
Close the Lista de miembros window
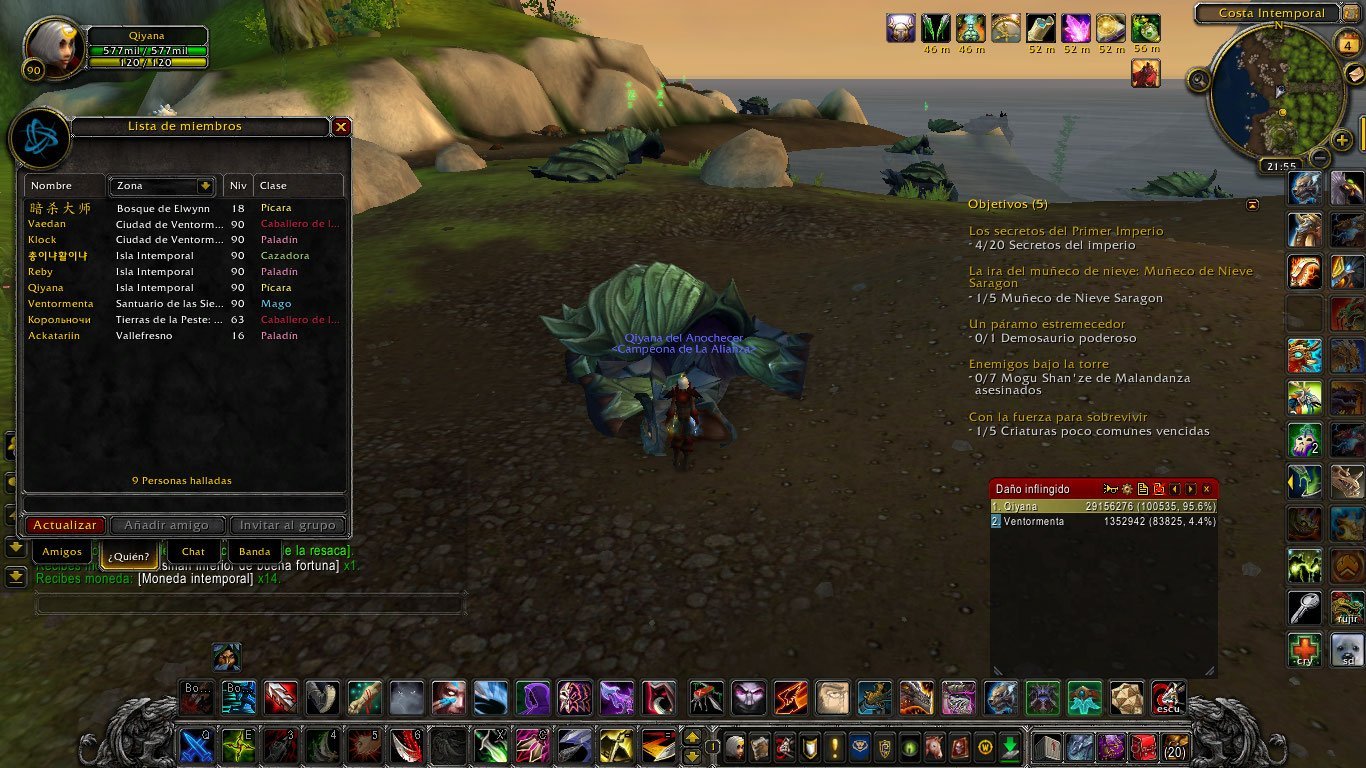point(341,127)
